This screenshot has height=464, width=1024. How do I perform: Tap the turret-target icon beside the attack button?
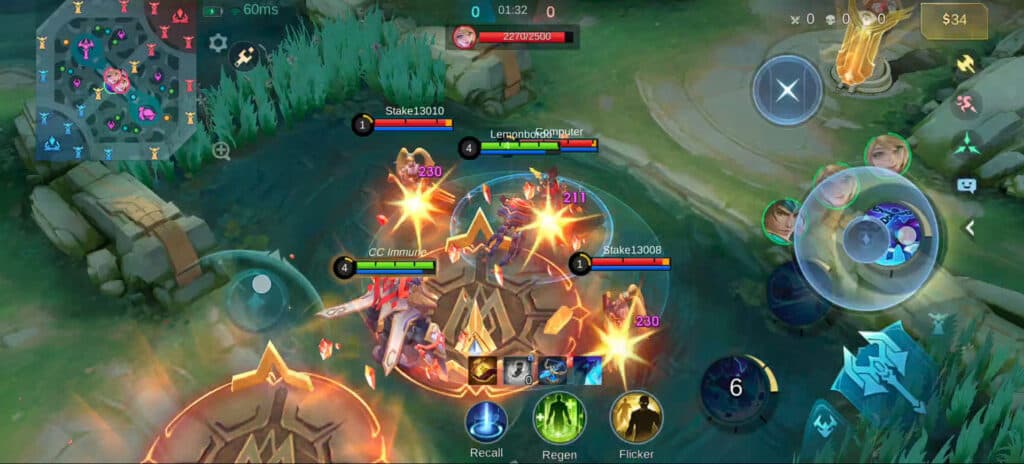point(937,322)
